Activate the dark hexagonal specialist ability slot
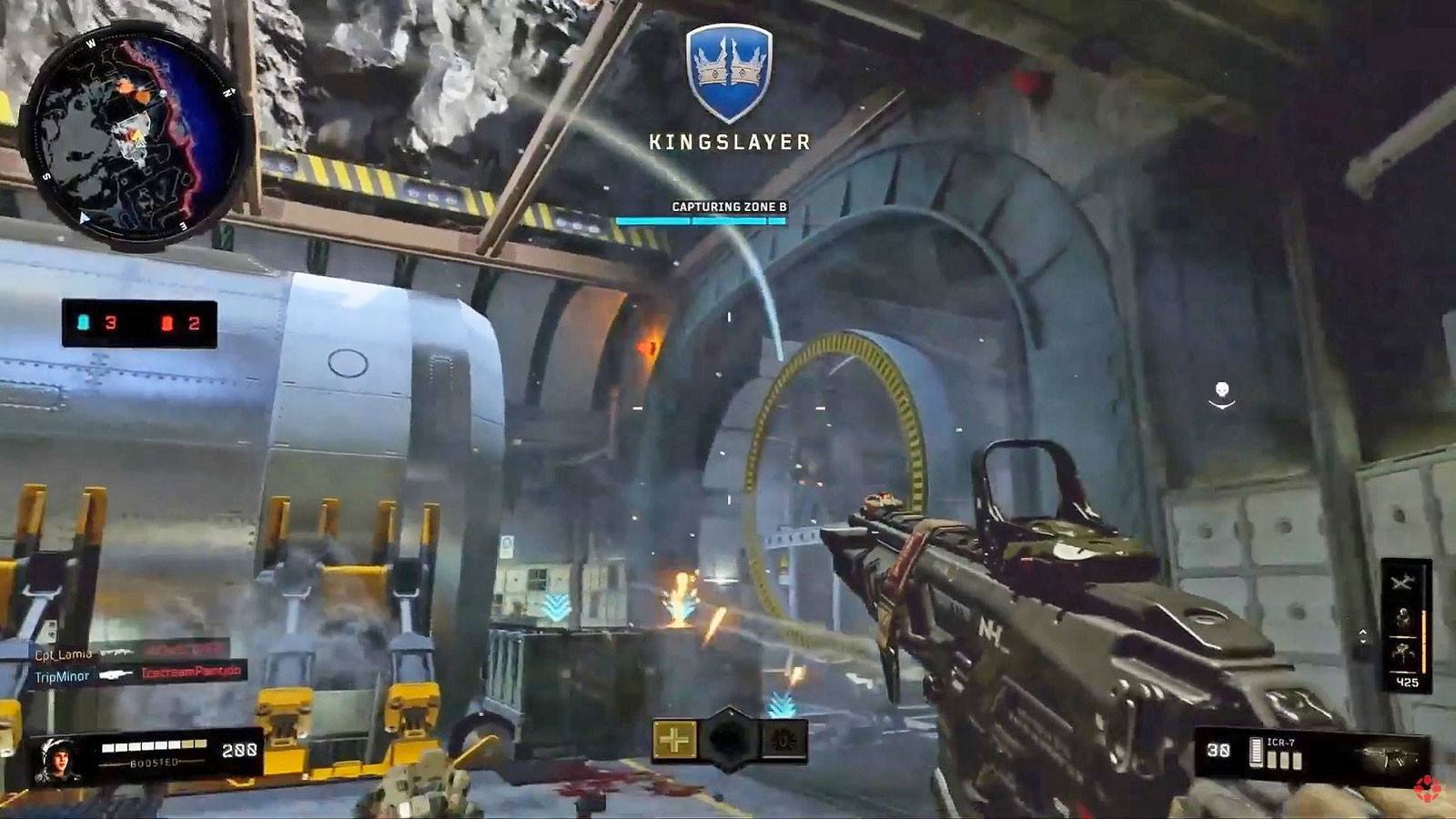The width and height of the screenshot is (1456, 819). click(730, 739)
